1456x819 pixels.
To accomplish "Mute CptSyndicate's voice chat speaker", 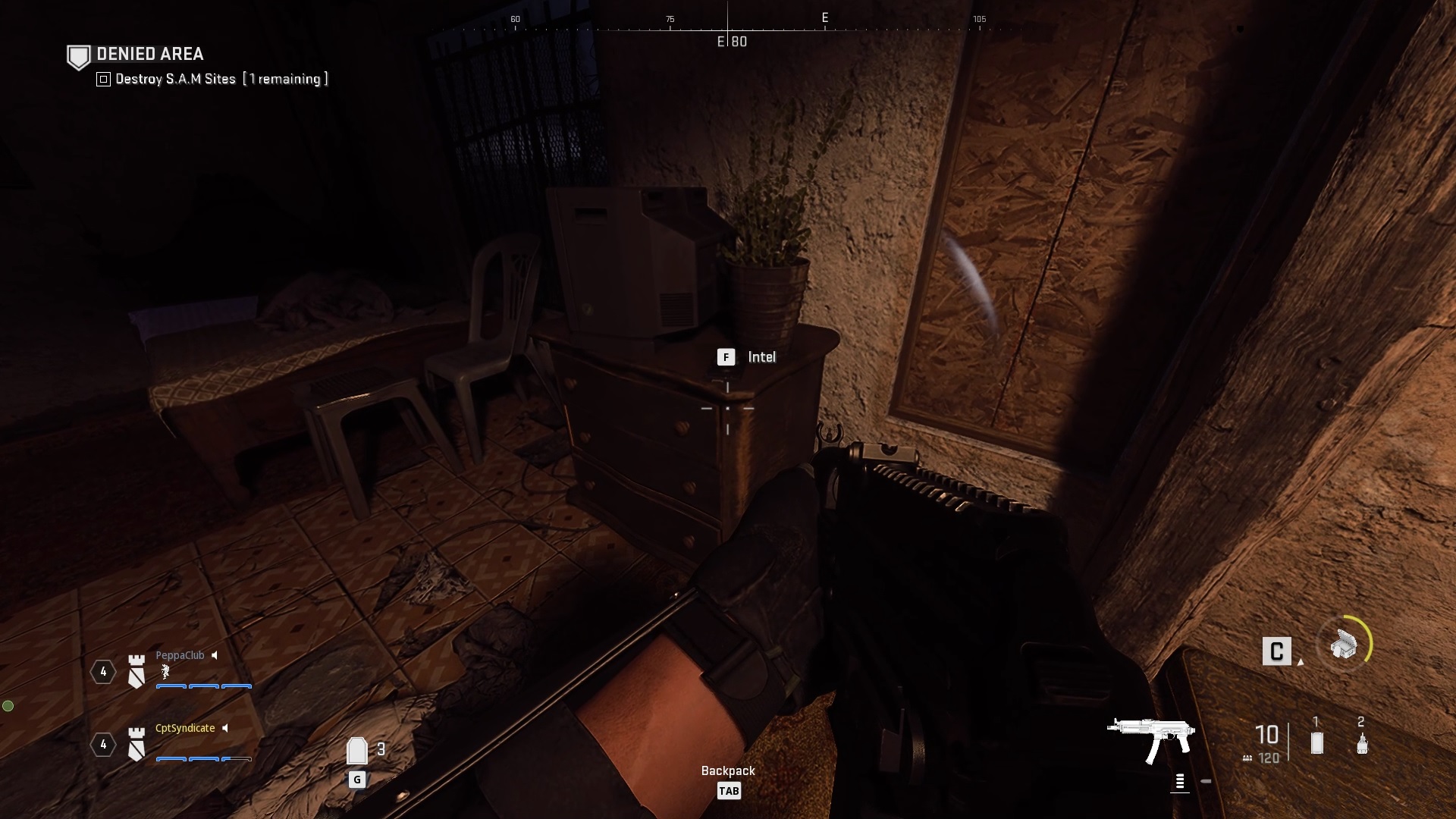I will click(x=225, y=728).
